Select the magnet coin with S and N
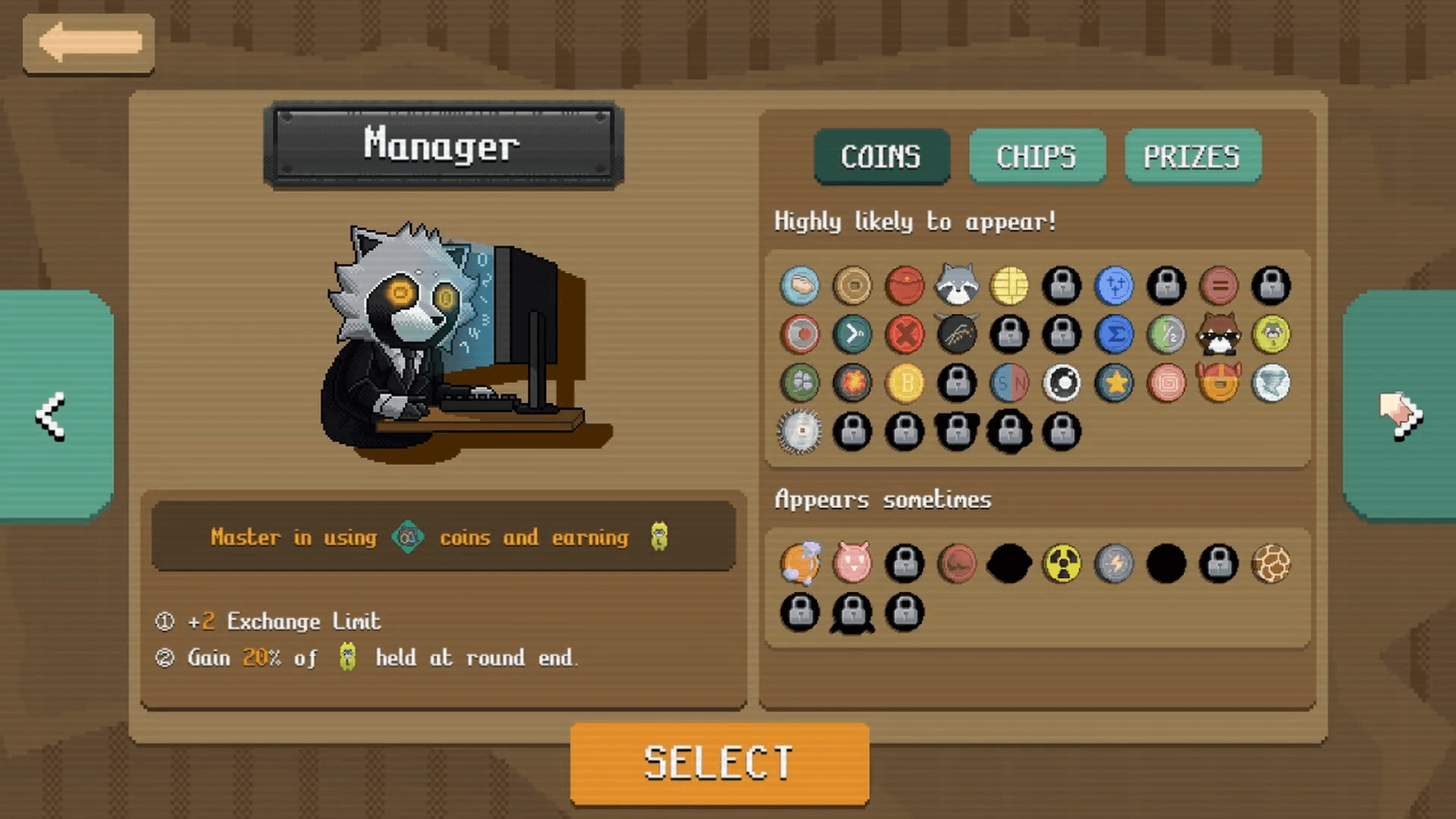1456x819 pixels. tap(1010, 383)
